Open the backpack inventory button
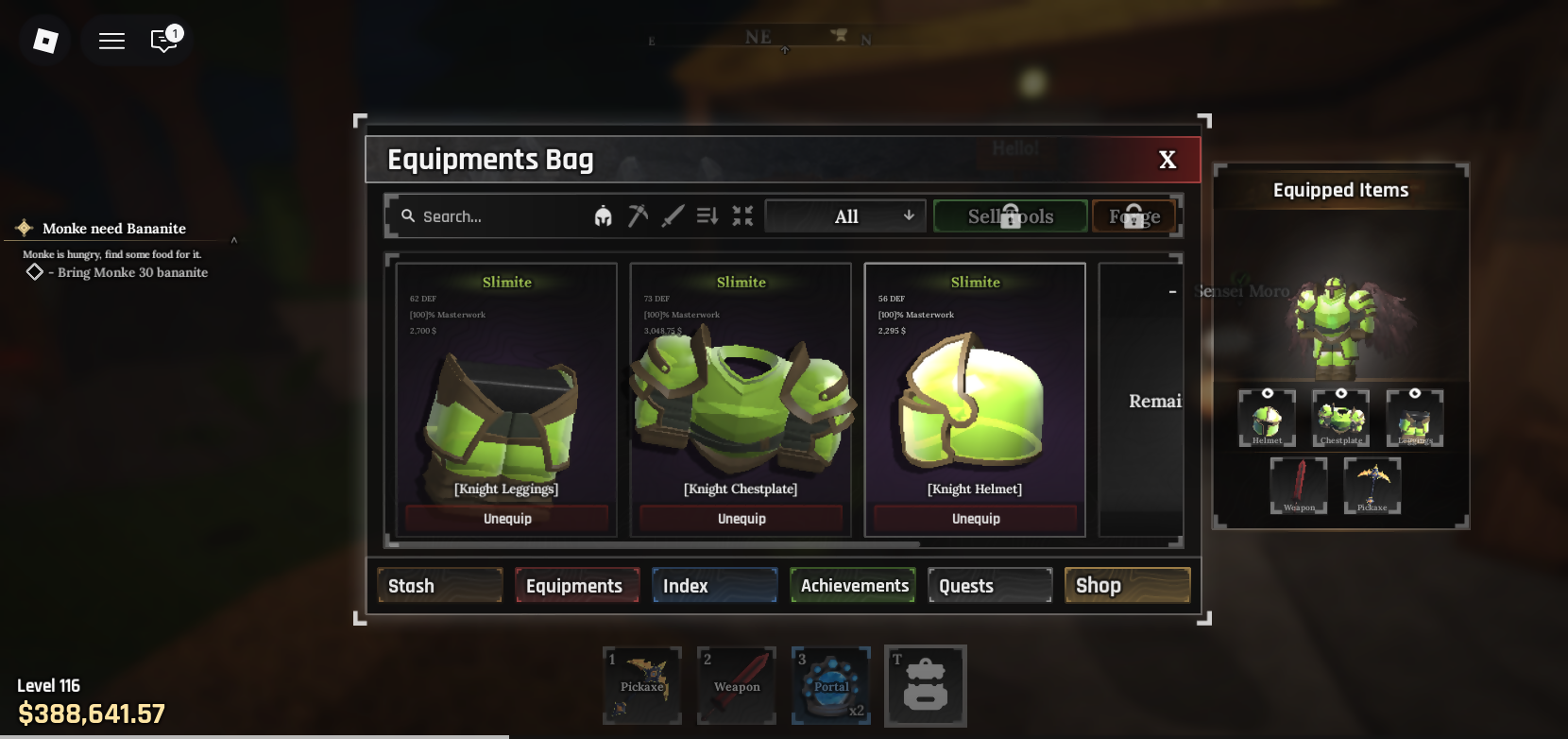 926,686
